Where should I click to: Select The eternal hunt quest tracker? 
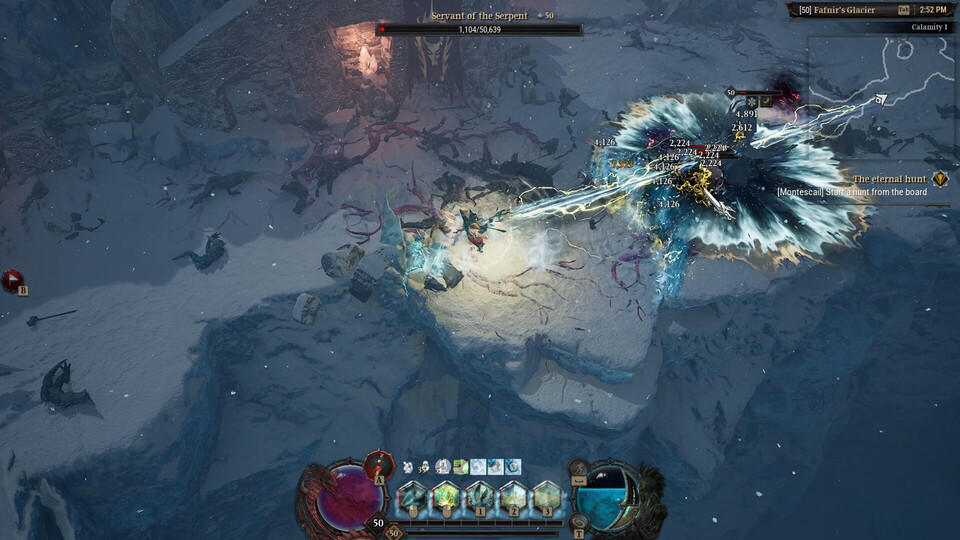tap(889, 179)
